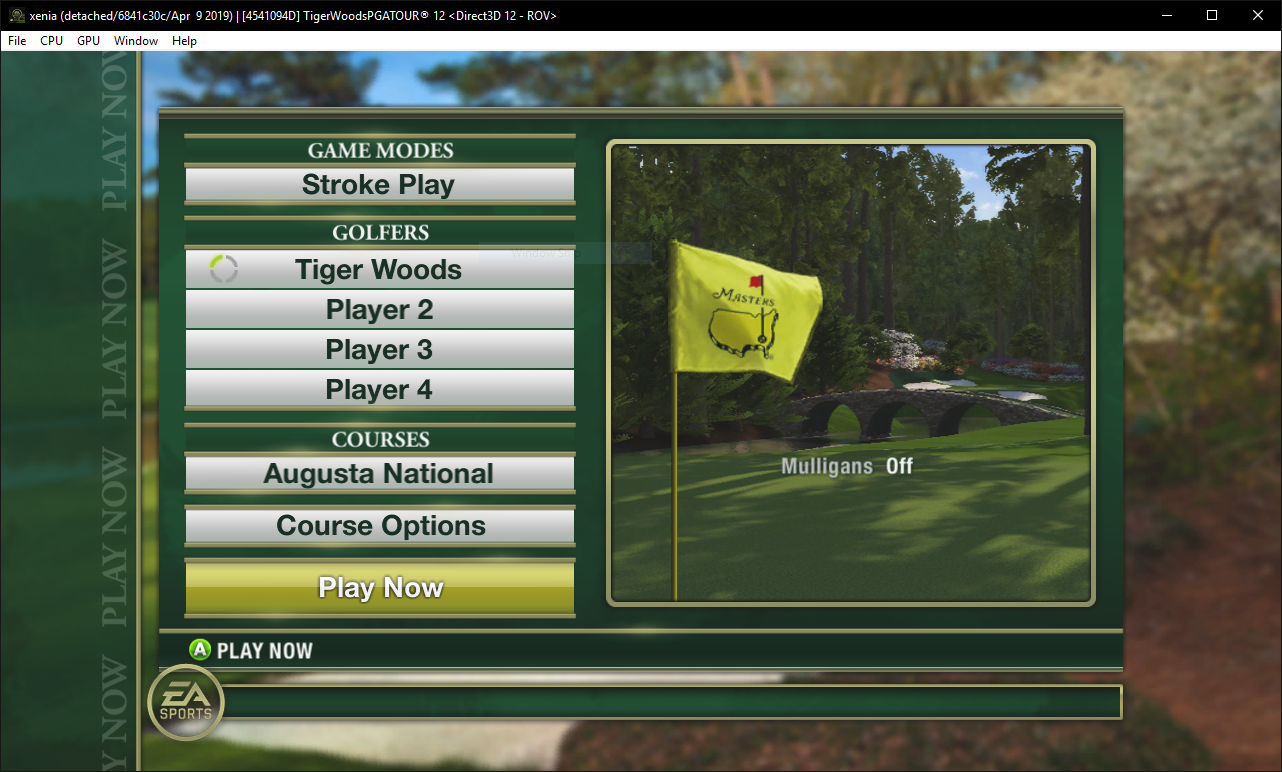Pick the Player 3 golfer slot
The width and height of the screenshot is (1282, 772).
coord(379,350)
